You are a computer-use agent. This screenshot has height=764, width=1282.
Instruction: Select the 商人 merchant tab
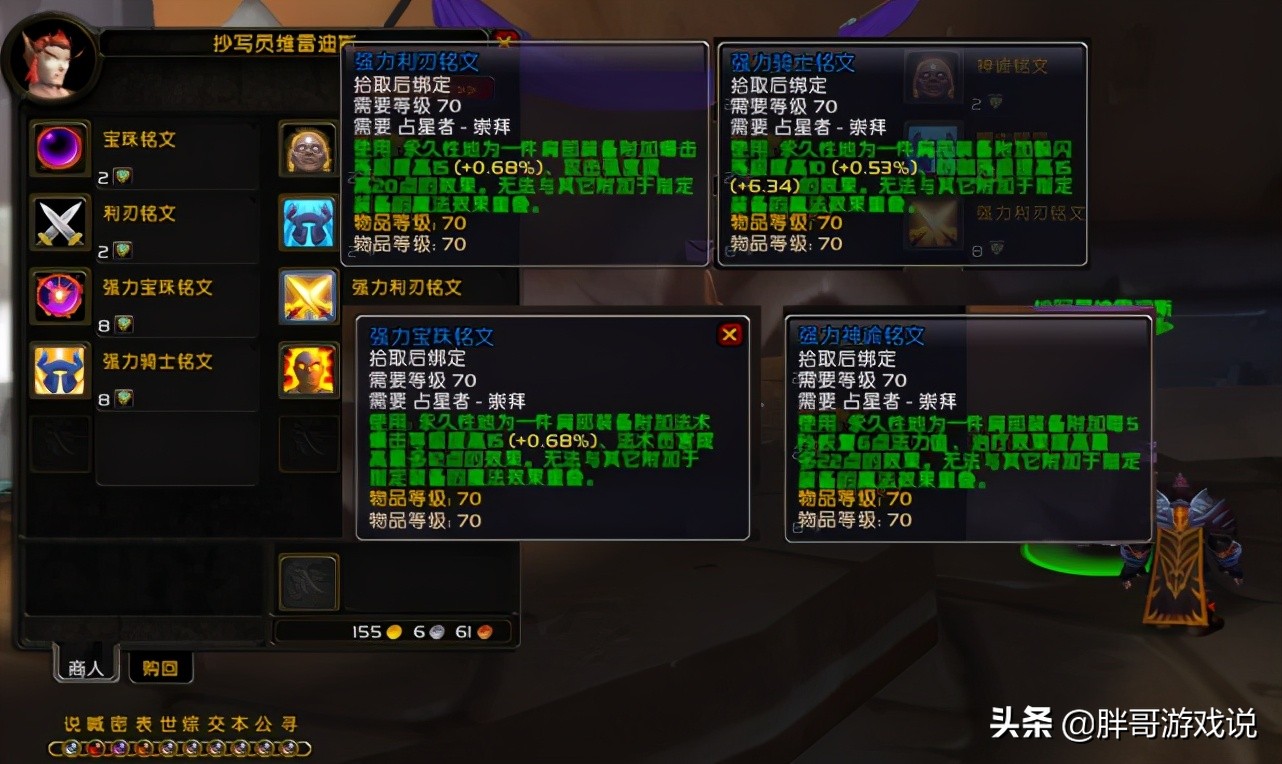point(85,668)
